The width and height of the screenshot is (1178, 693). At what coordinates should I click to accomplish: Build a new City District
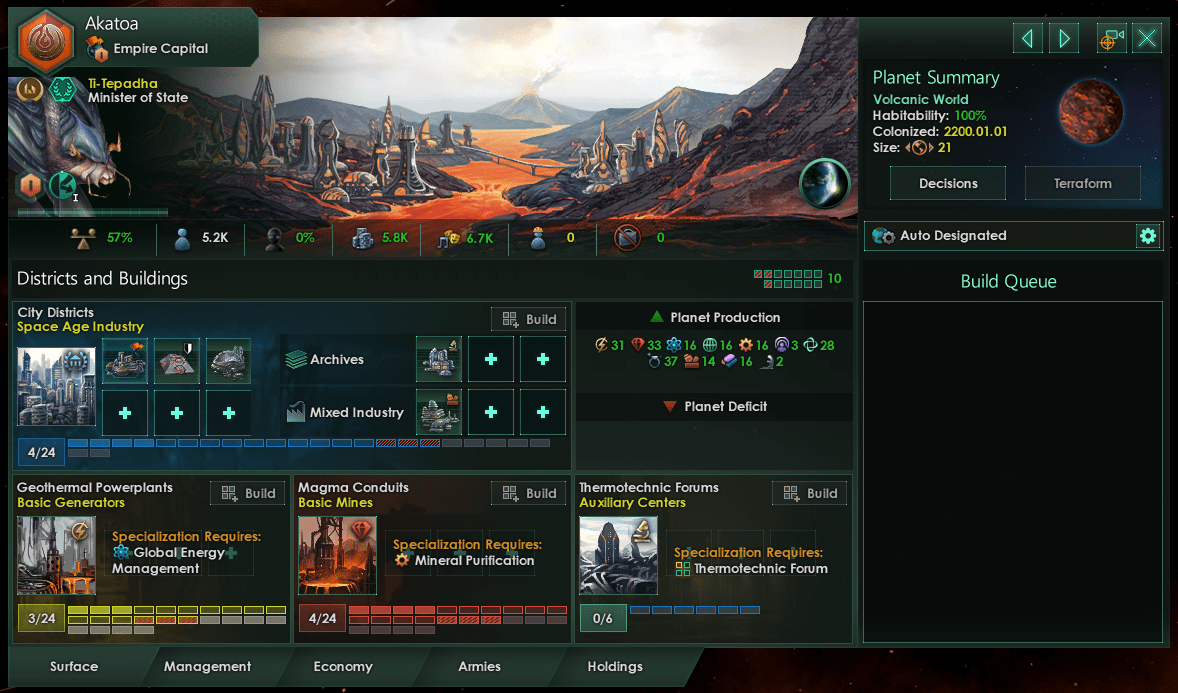tap(529, 319)
